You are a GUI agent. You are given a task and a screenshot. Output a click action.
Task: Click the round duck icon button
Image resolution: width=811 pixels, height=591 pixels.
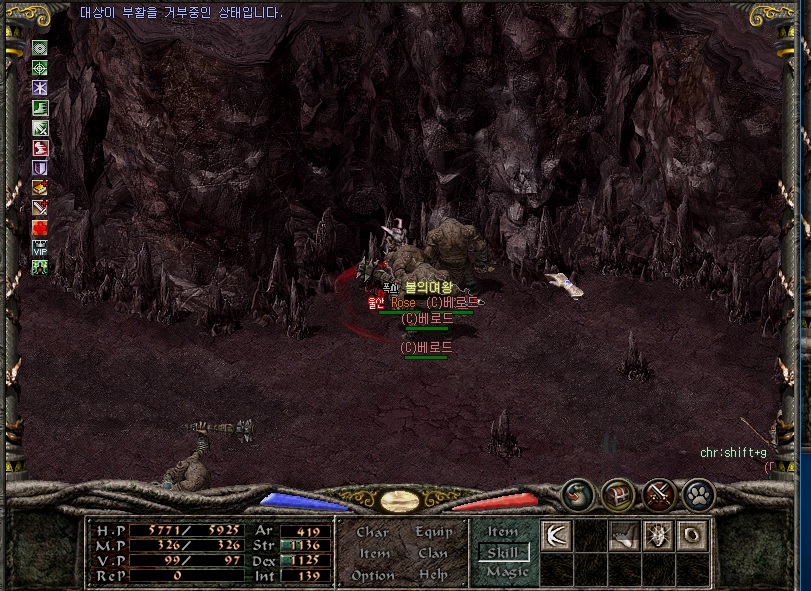point(578,494)
